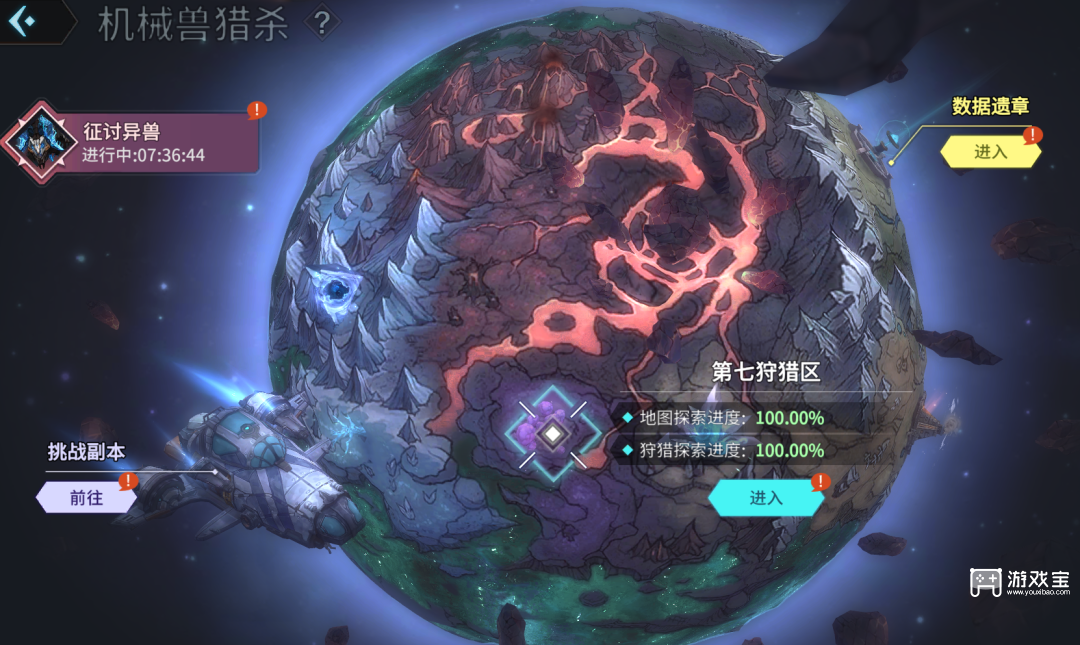Open the 征讨异兽 expedition panel
1080x645 pixels.
tap(140, 142)
